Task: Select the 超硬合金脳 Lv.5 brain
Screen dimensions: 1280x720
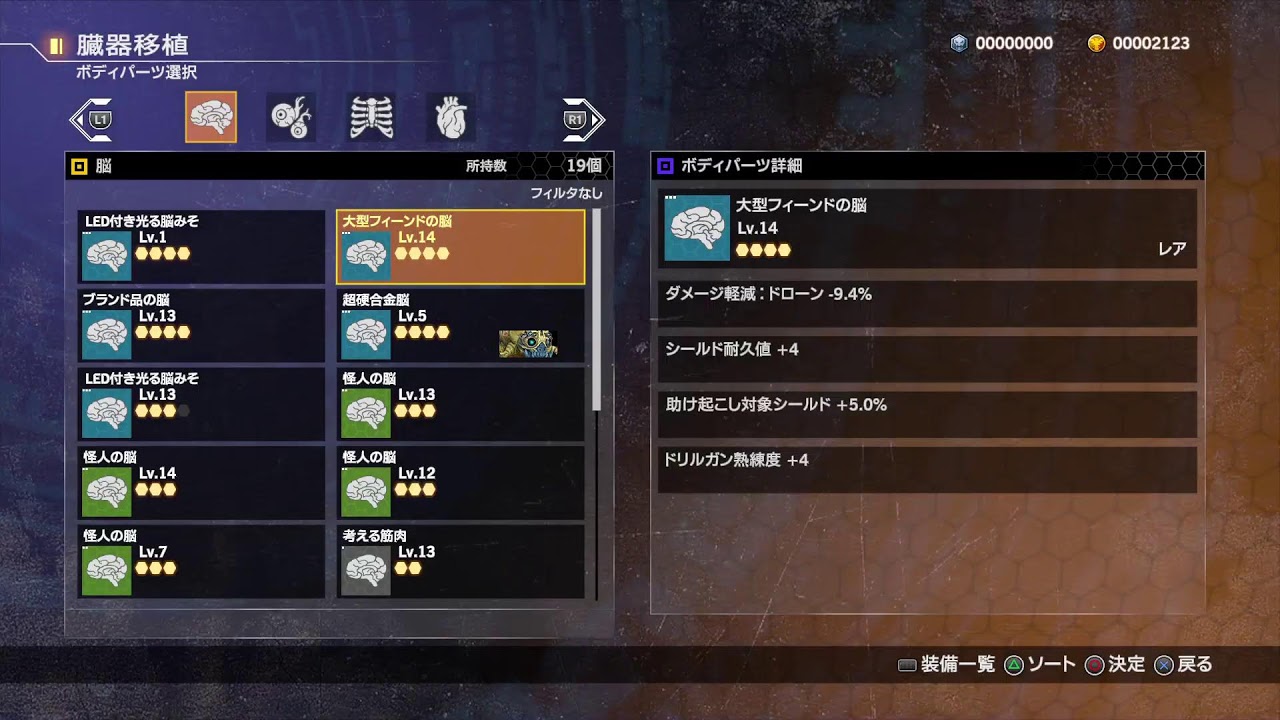Action: pos(460,325)
